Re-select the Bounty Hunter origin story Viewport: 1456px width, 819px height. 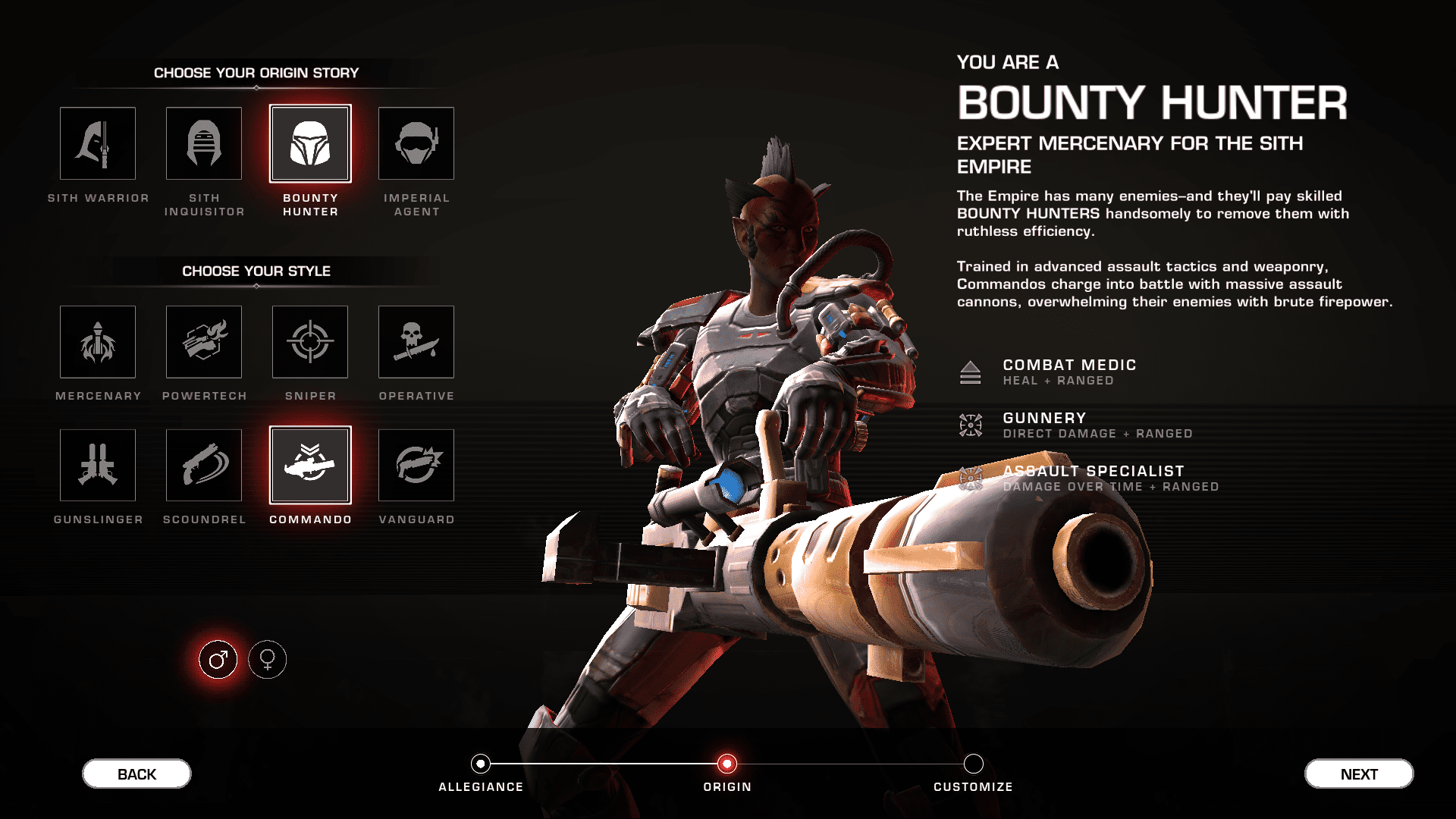pos(309,143)
